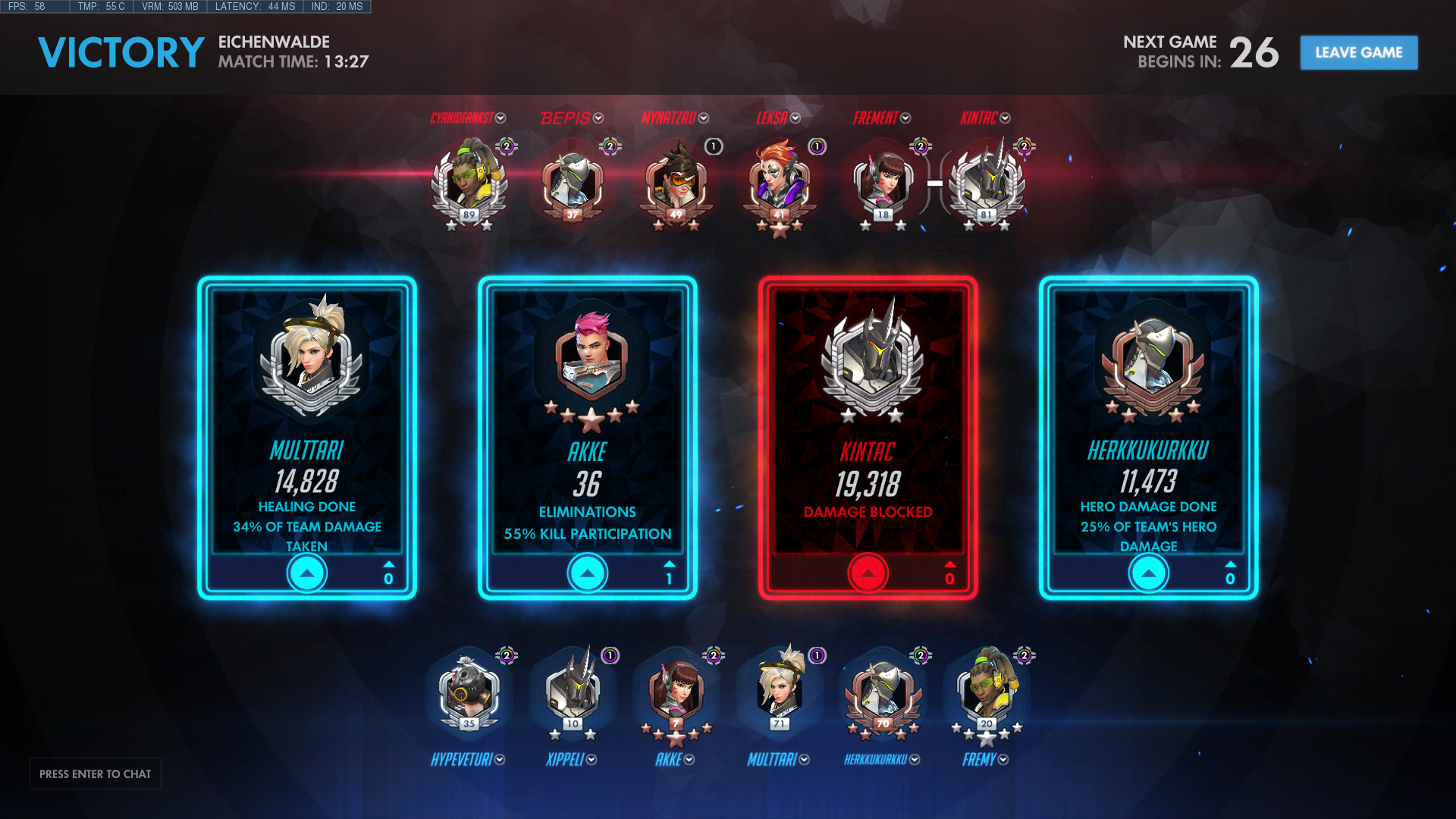Viewport: 1456px width, 819px height.
Task: Open dropdown next to Frement's name
Action: pyautogui.click(x=905, y=118)
